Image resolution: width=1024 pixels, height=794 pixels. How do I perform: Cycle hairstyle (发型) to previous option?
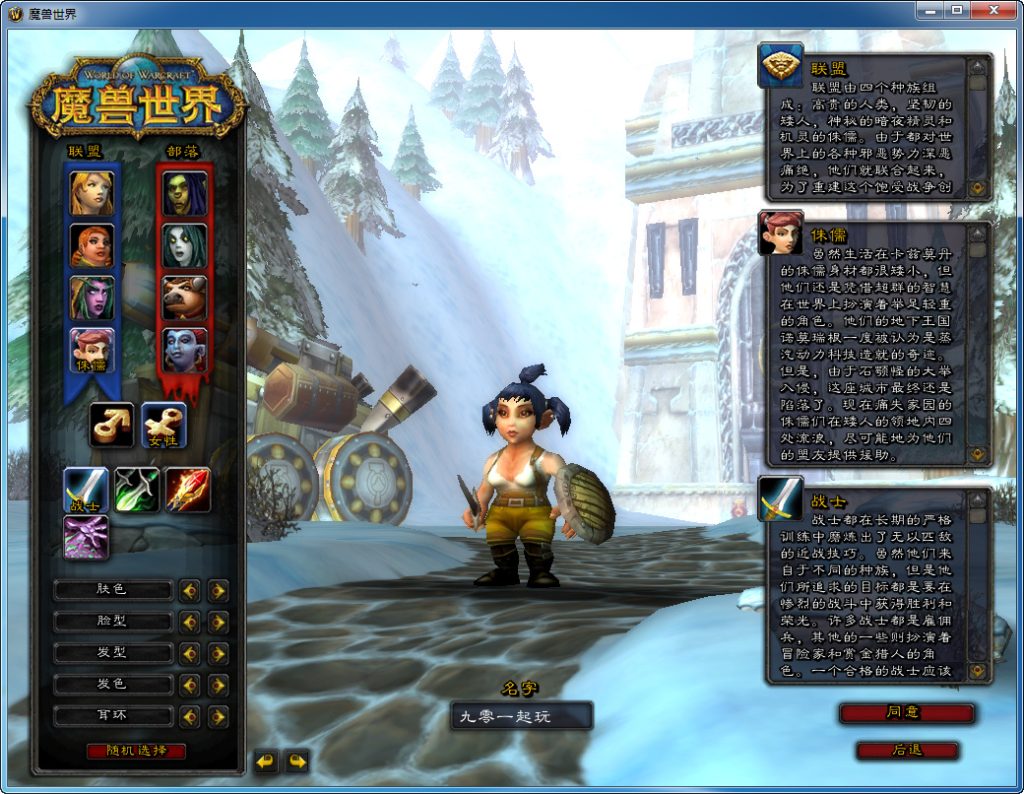189,654
